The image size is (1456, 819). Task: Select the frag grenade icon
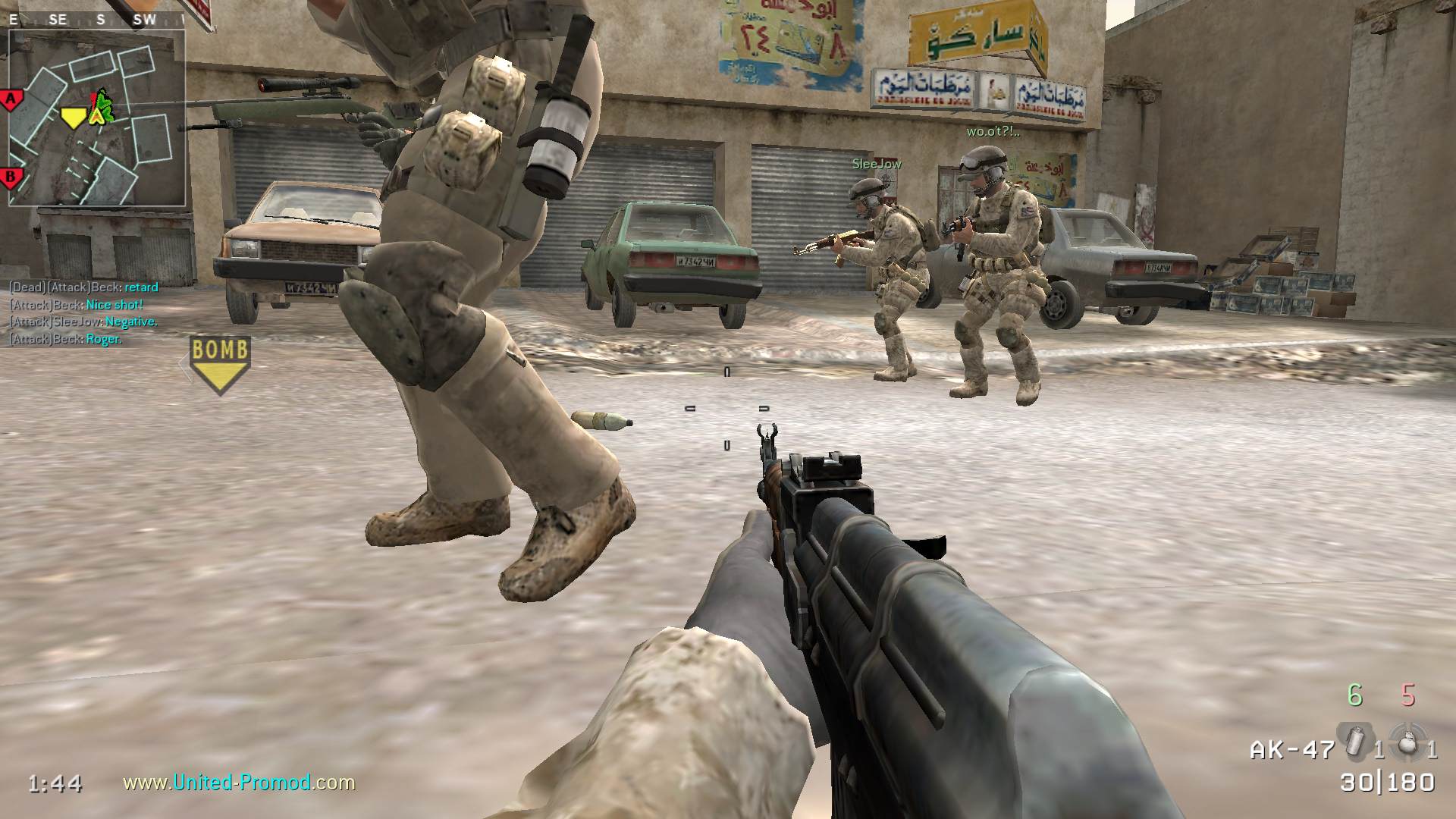[x=1407, y=742]
